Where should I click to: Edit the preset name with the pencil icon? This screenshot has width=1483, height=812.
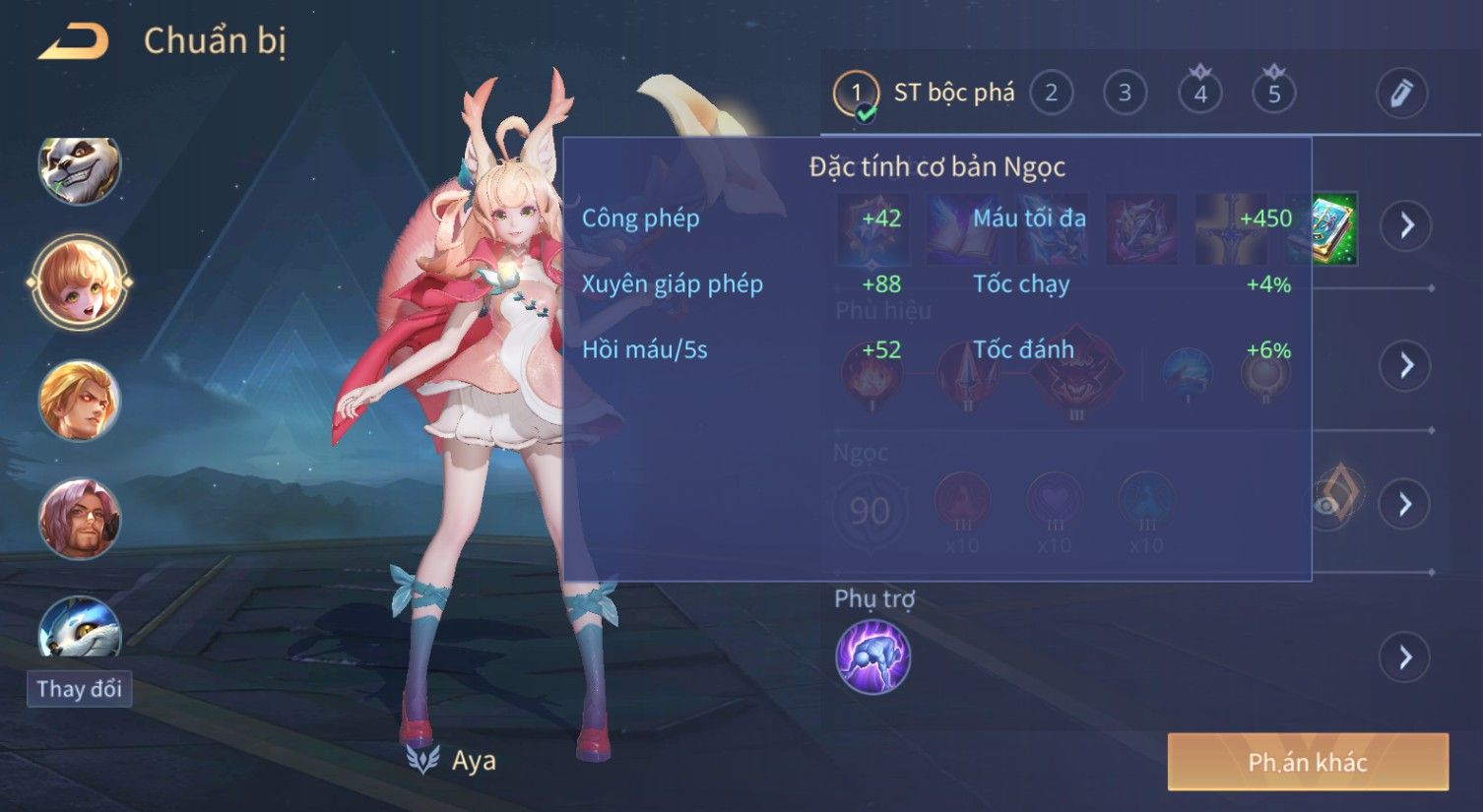pyautogui.click(x=1400, y=94)
